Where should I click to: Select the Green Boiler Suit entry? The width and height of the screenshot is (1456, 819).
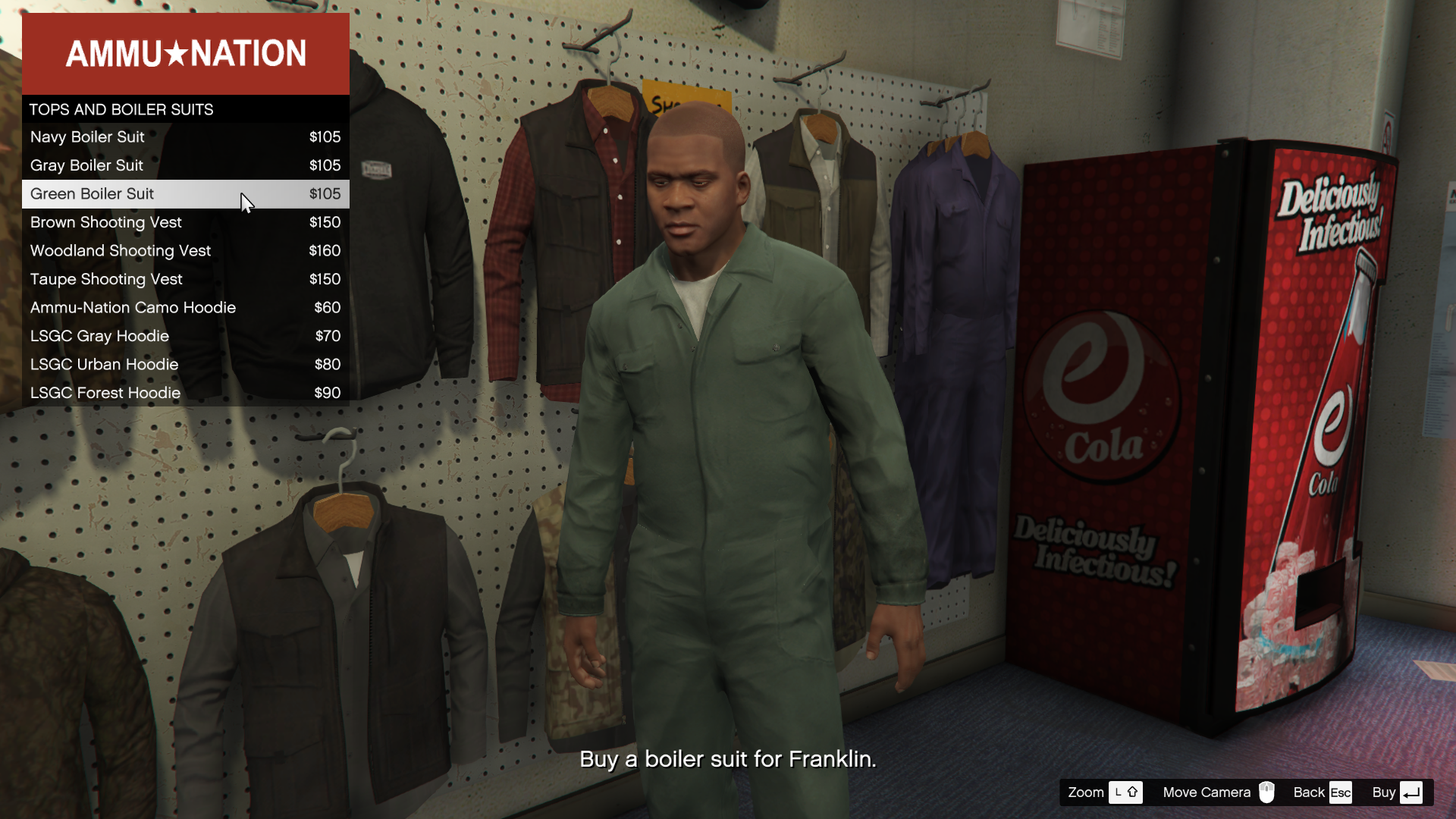pyautogui.click(x=92, y=194)
